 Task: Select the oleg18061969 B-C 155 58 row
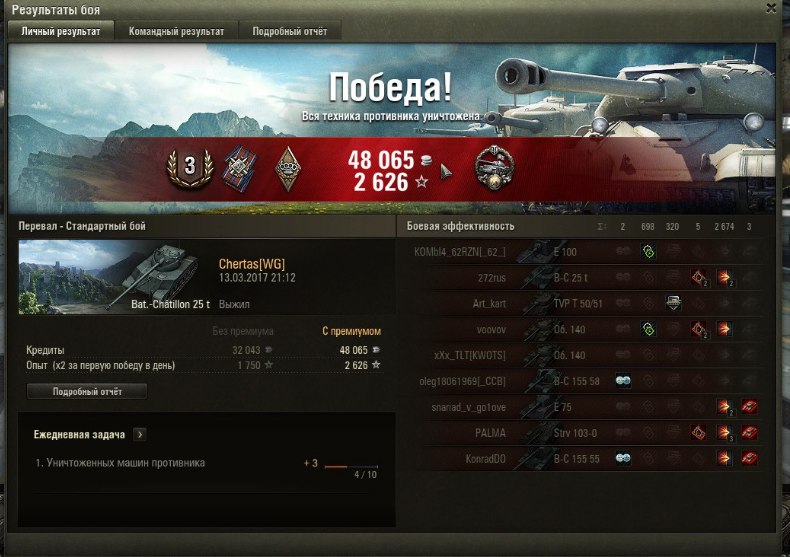click(x=500, y=381)
